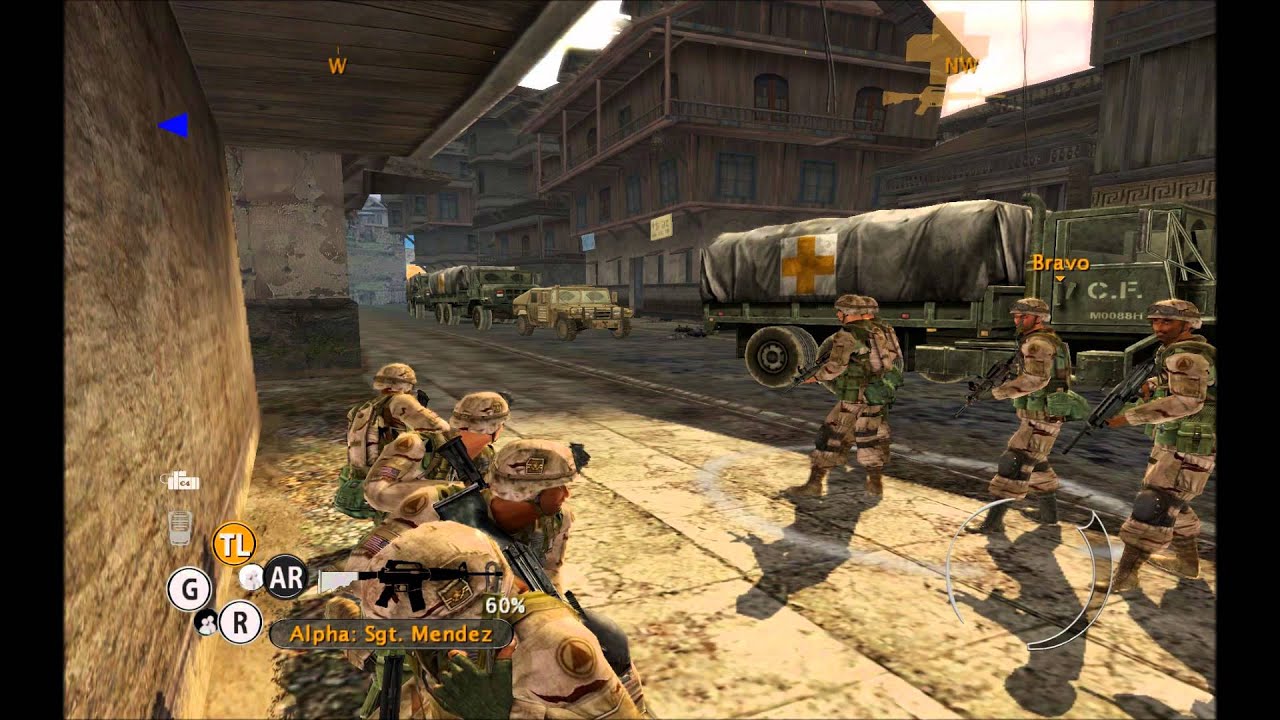The height and width of the screenshot is (720, 1280).
Task: Click the 60% ammo percentage text
Action: tap(505, 604)
